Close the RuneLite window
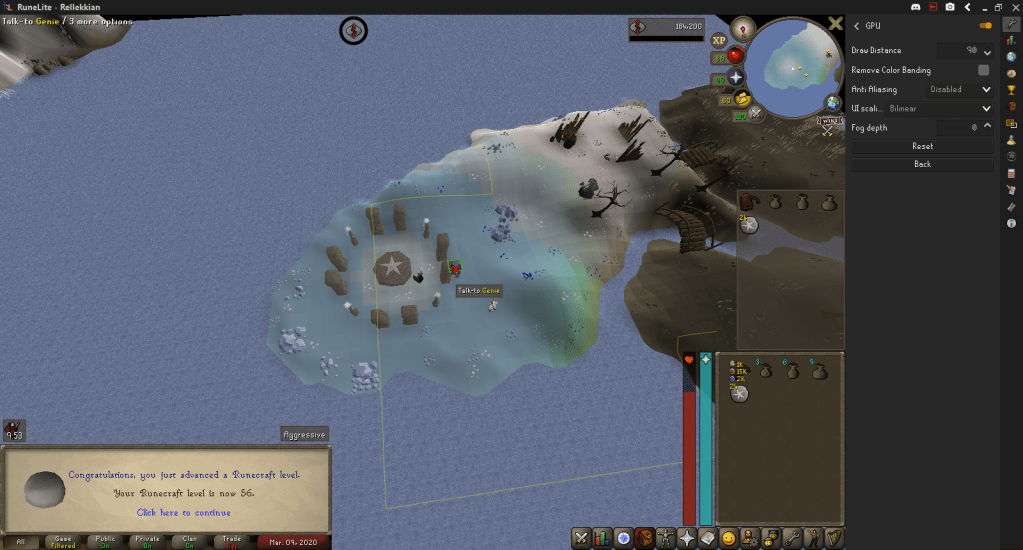Screen dimensions: 1023x550 point(1013,6)
